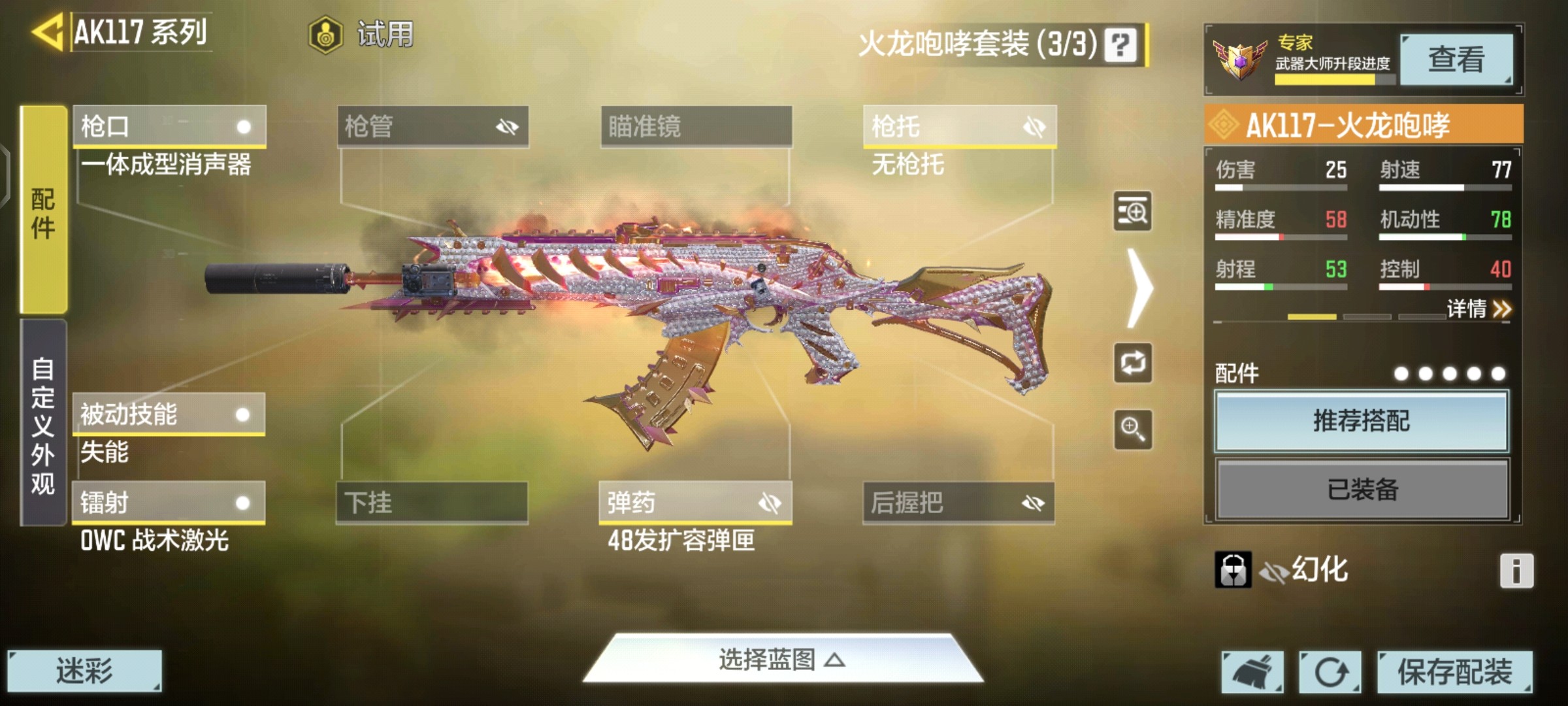Switch to the 配件 attachments tab

[x=44, y=210]
